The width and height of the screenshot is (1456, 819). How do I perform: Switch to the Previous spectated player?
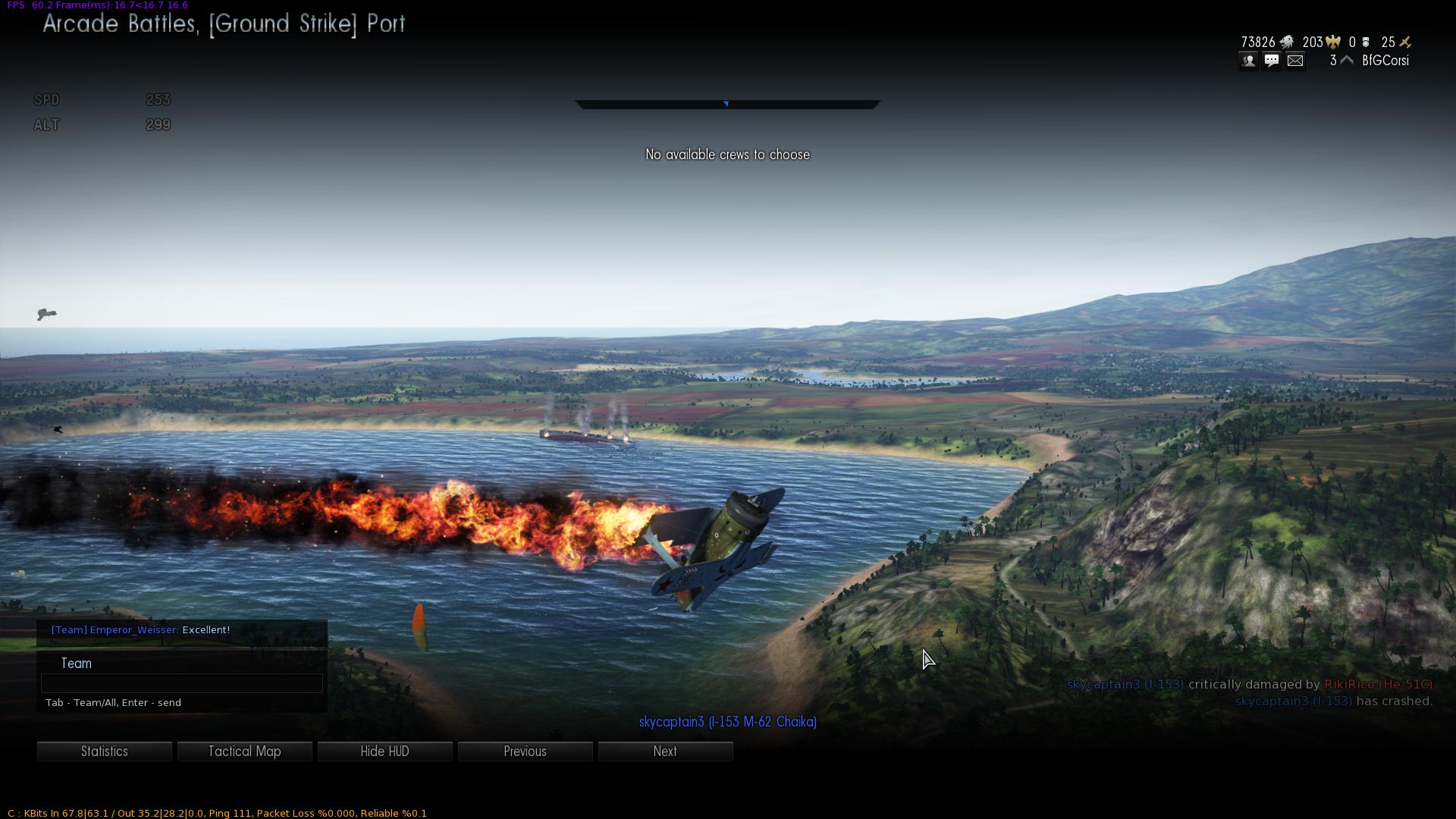click(525, 752)
